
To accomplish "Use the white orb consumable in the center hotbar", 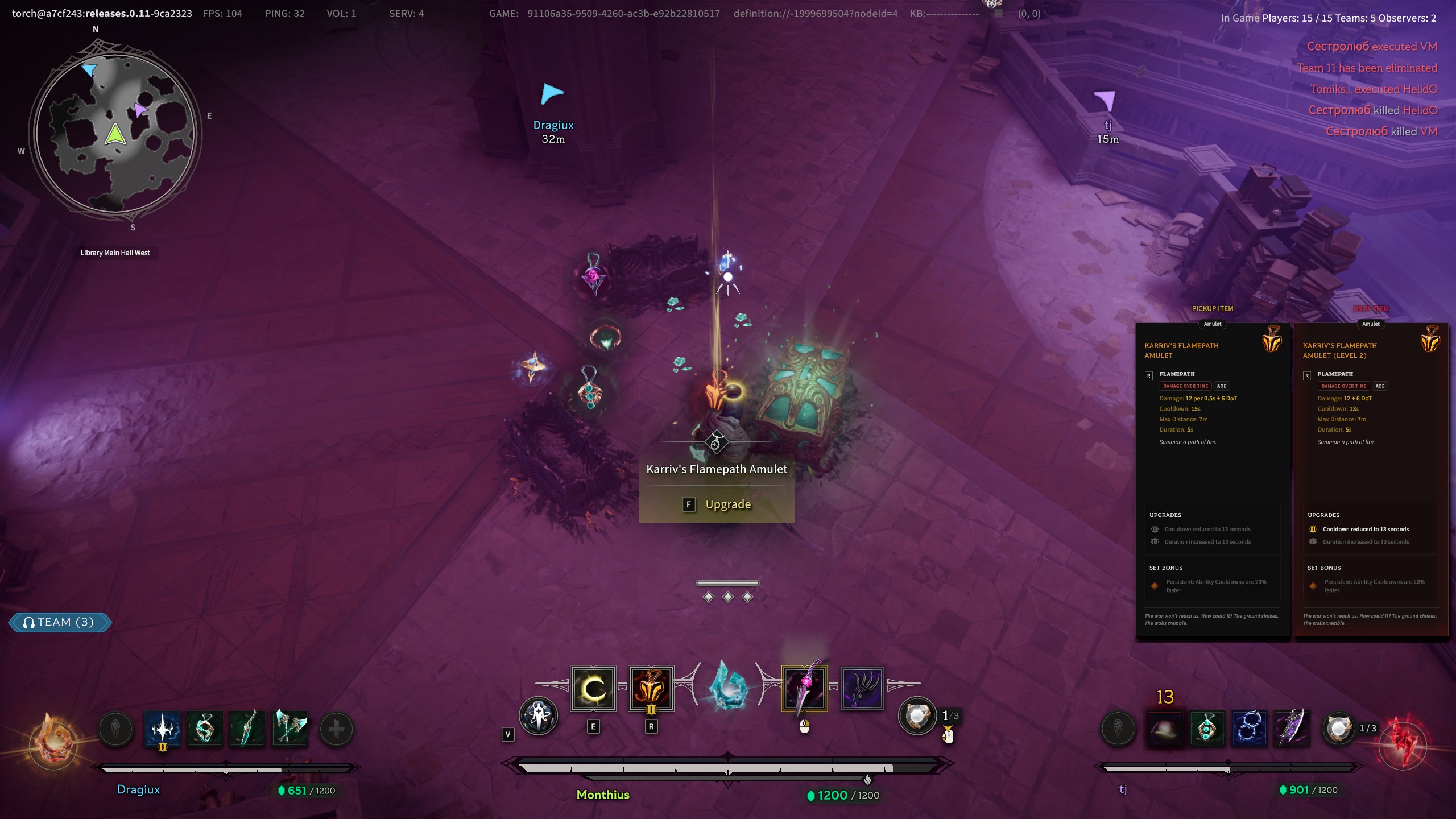I will (x=917, y=716).
